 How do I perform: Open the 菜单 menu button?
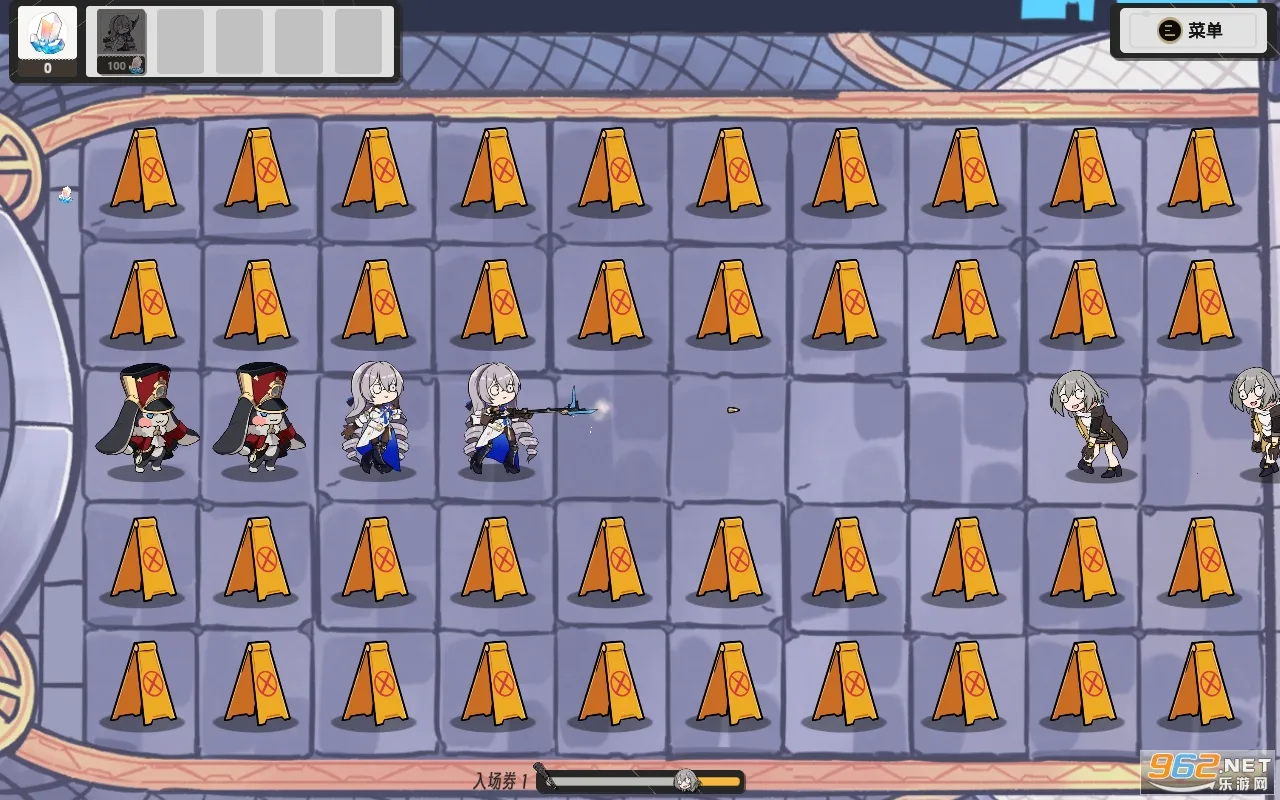point(1189,31)
